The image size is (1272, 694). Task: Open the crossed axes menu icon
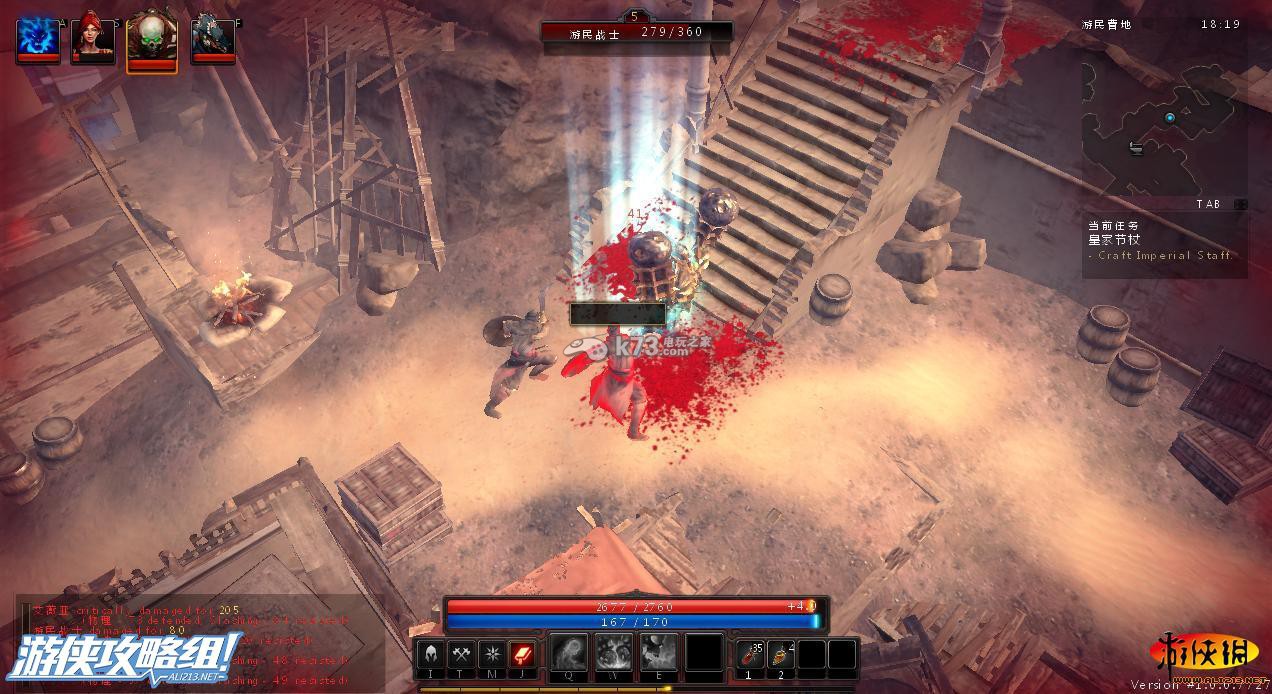point(461,655)
